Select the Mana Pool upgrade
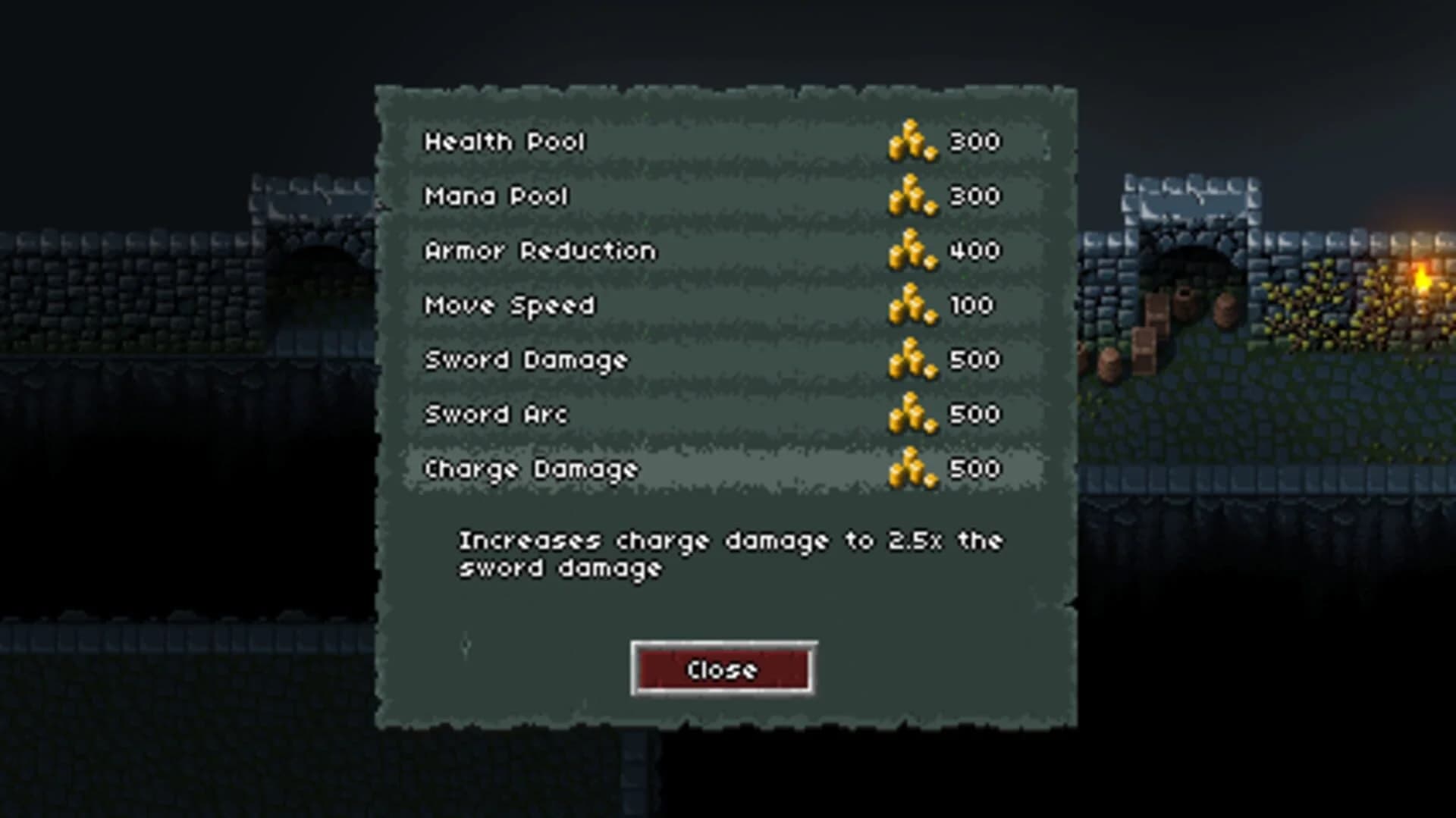The image size is (1456, 818). click(x=497, y=196)
